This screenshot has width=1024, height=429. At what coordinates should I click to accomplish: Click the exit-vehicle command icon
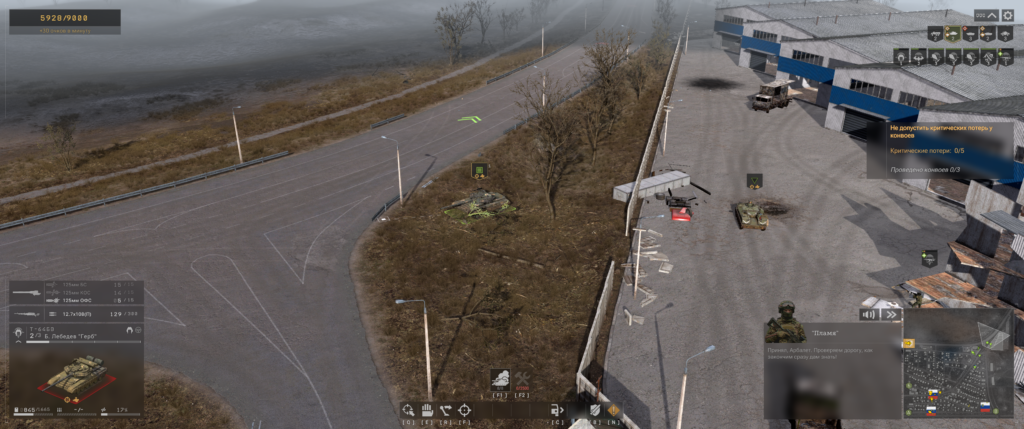pos(557,409)
